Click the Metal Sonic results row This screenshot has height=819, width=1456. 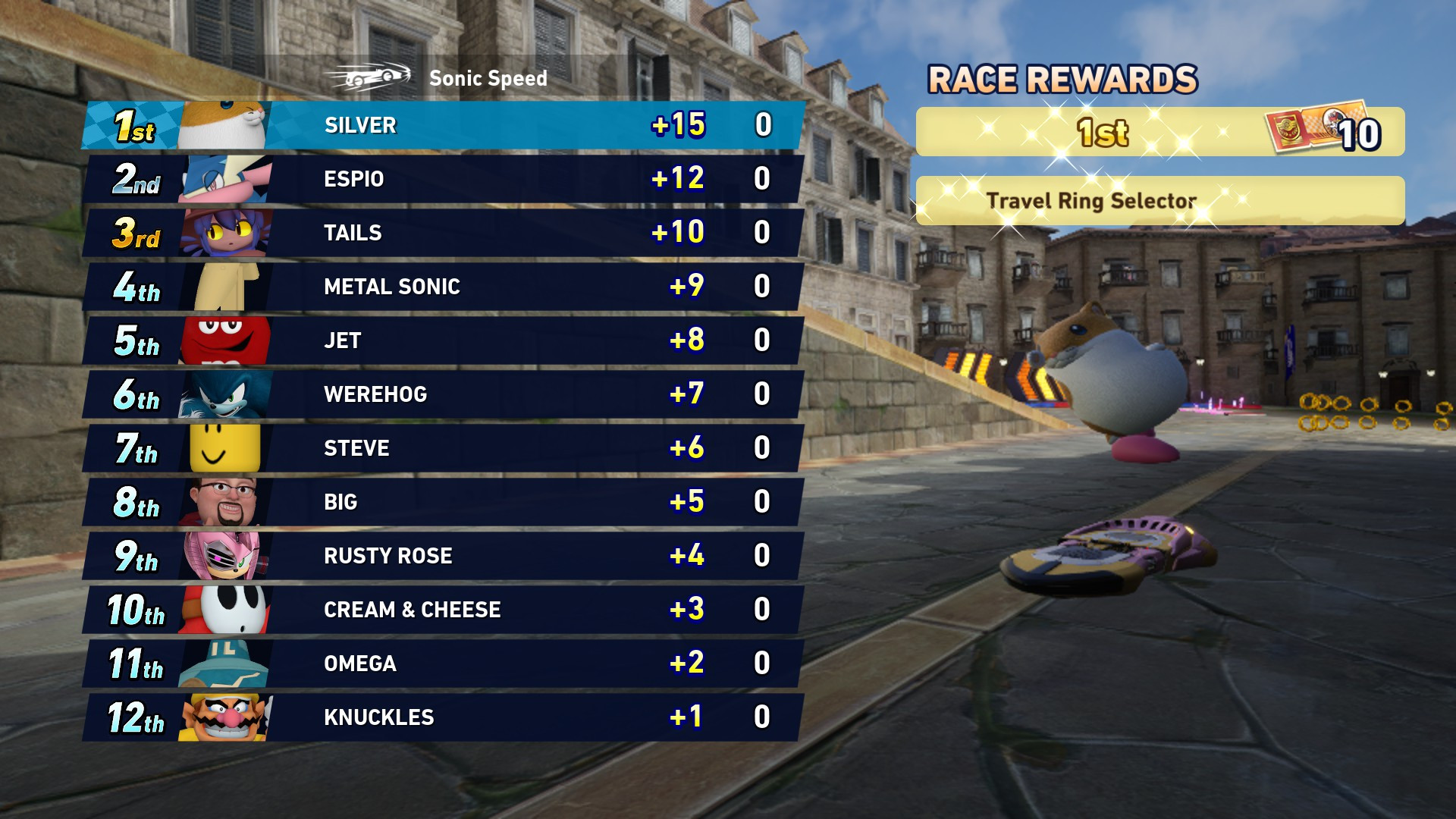455,287
